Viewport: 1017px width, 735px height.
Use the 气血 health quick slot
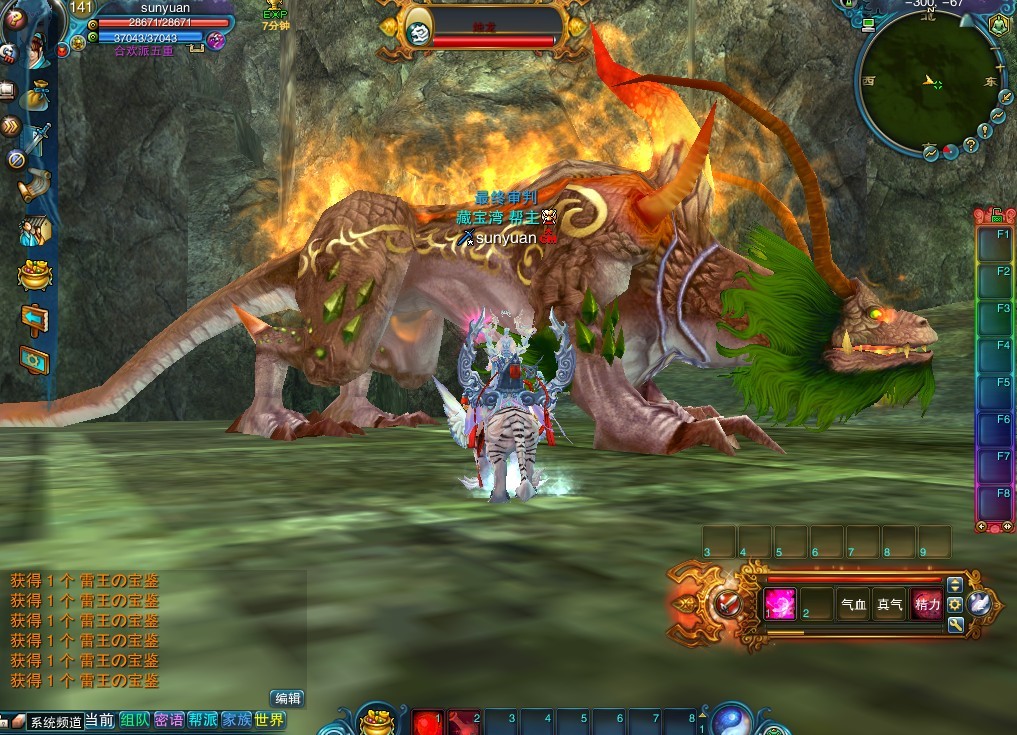pos(853,604)
